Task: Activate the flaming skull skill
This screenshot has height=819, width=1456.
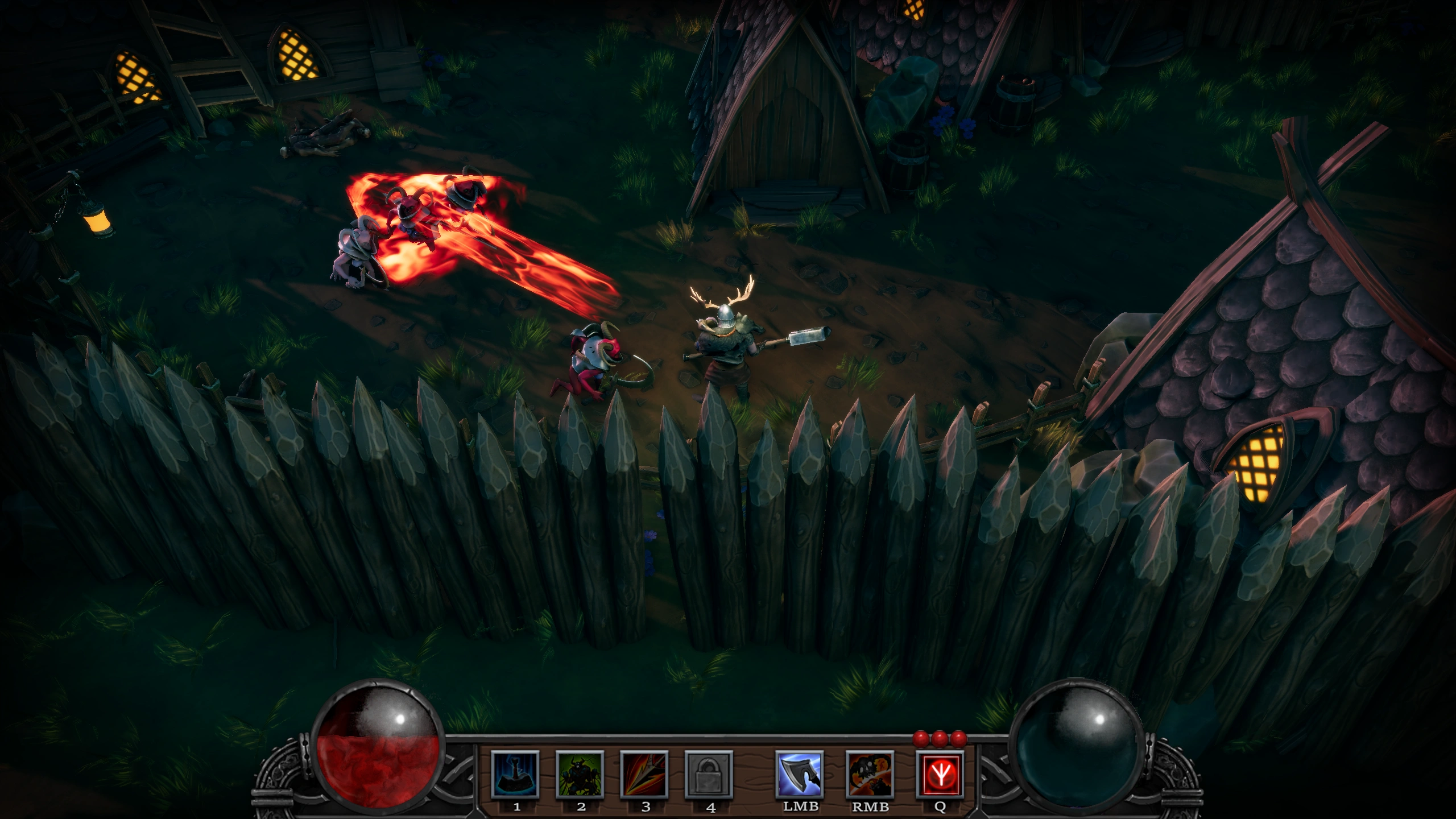Action: pos(870,774)
